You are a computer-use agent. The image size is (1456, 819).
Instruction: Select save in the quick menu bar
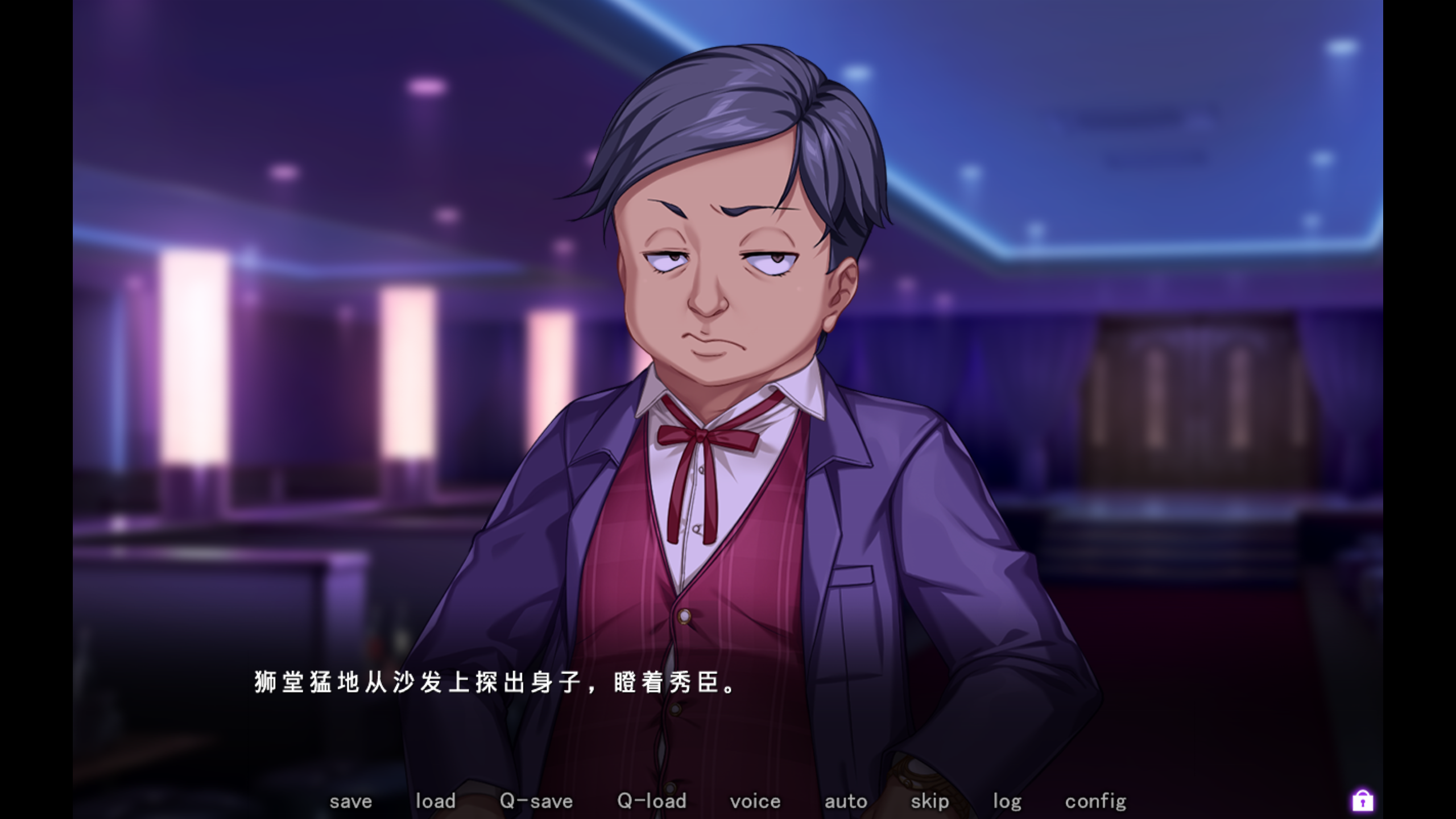pos(351,801)
